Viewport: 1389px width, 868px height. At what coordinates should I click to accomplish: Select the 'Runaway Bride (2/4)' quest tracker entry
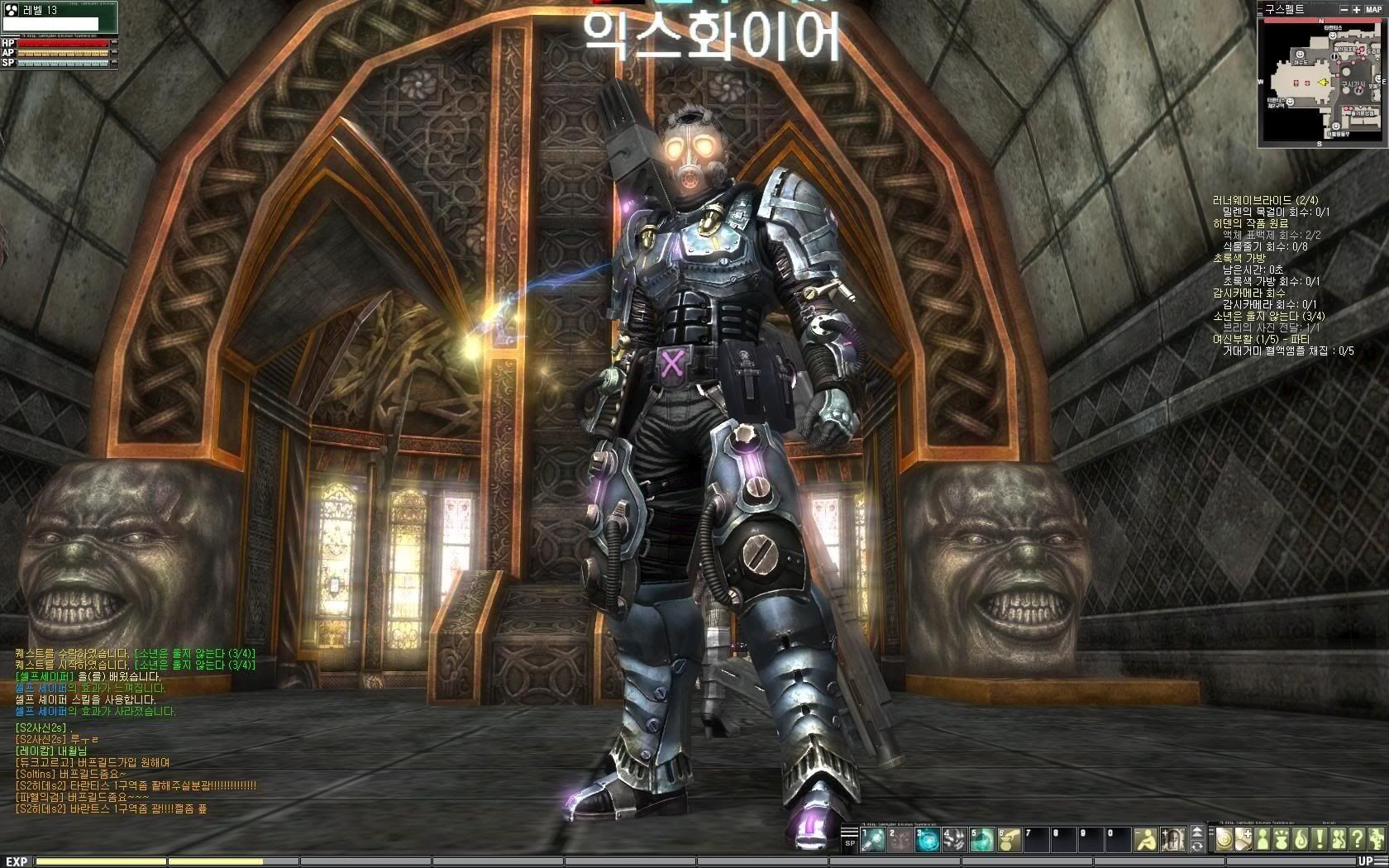click(1265, 200)
